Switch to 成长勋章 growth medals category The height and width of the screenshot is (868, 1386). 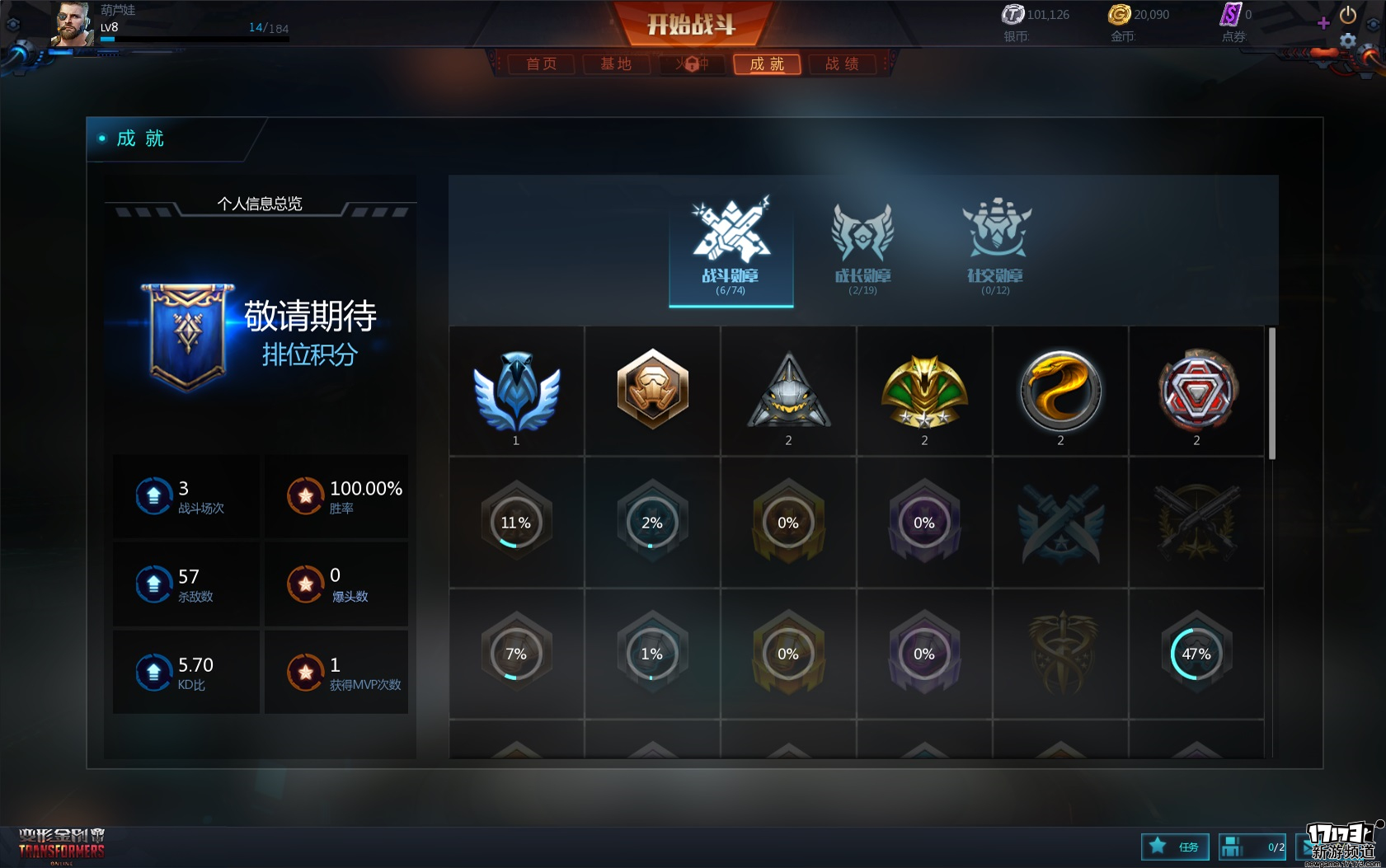[x=862, y=247]
